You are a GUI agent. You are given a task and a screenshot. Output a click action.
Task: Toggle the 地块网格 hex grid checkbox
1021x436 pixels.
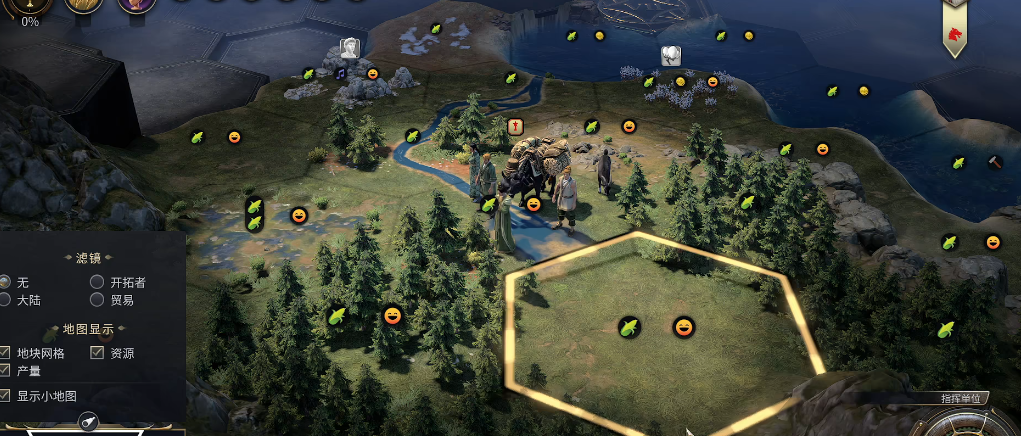pyautogui.click(x=5, y=353)
